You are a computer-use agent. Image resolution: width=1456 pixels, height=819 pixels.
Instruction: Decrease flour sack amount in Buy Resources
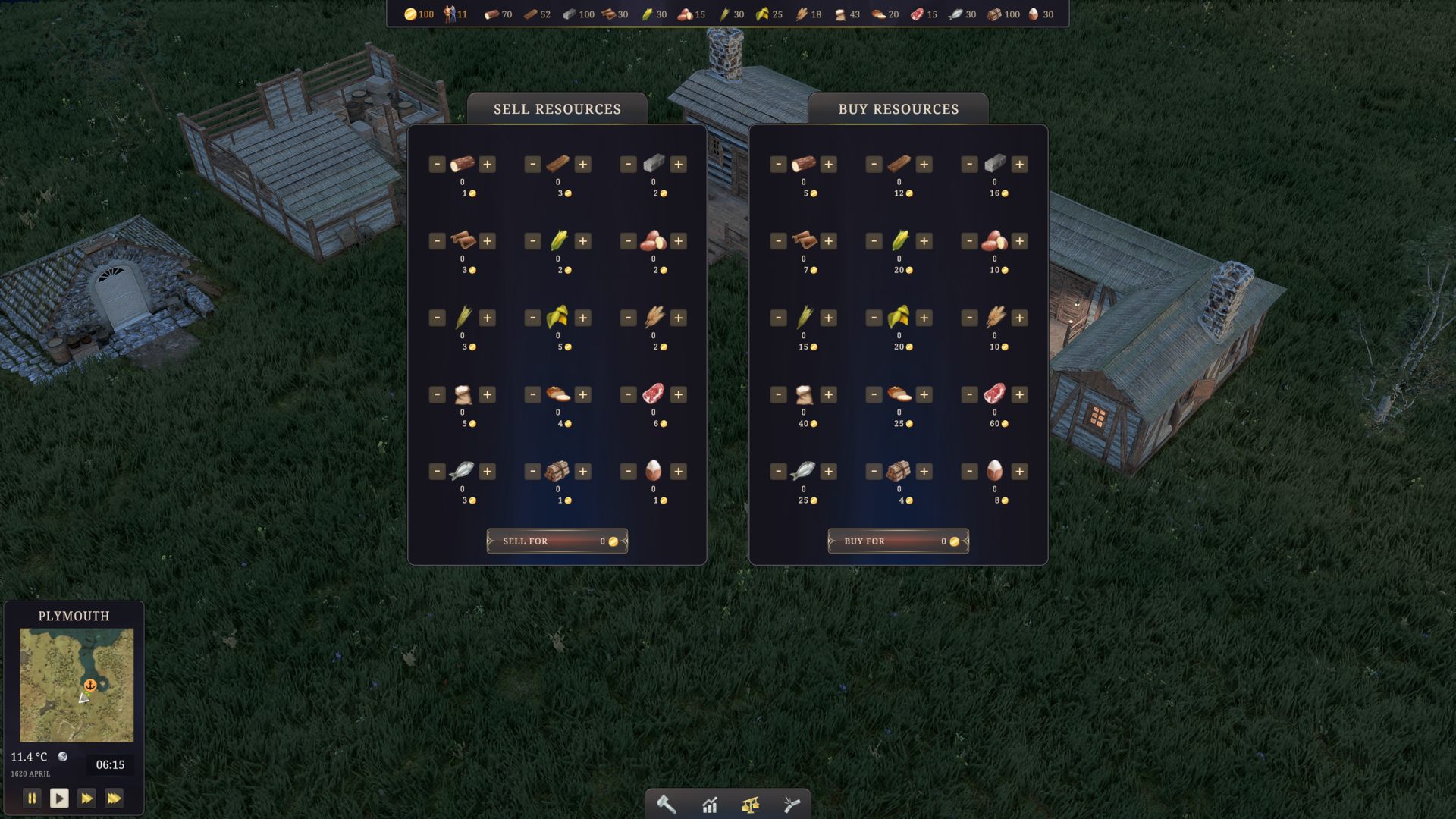click(779, 394)
